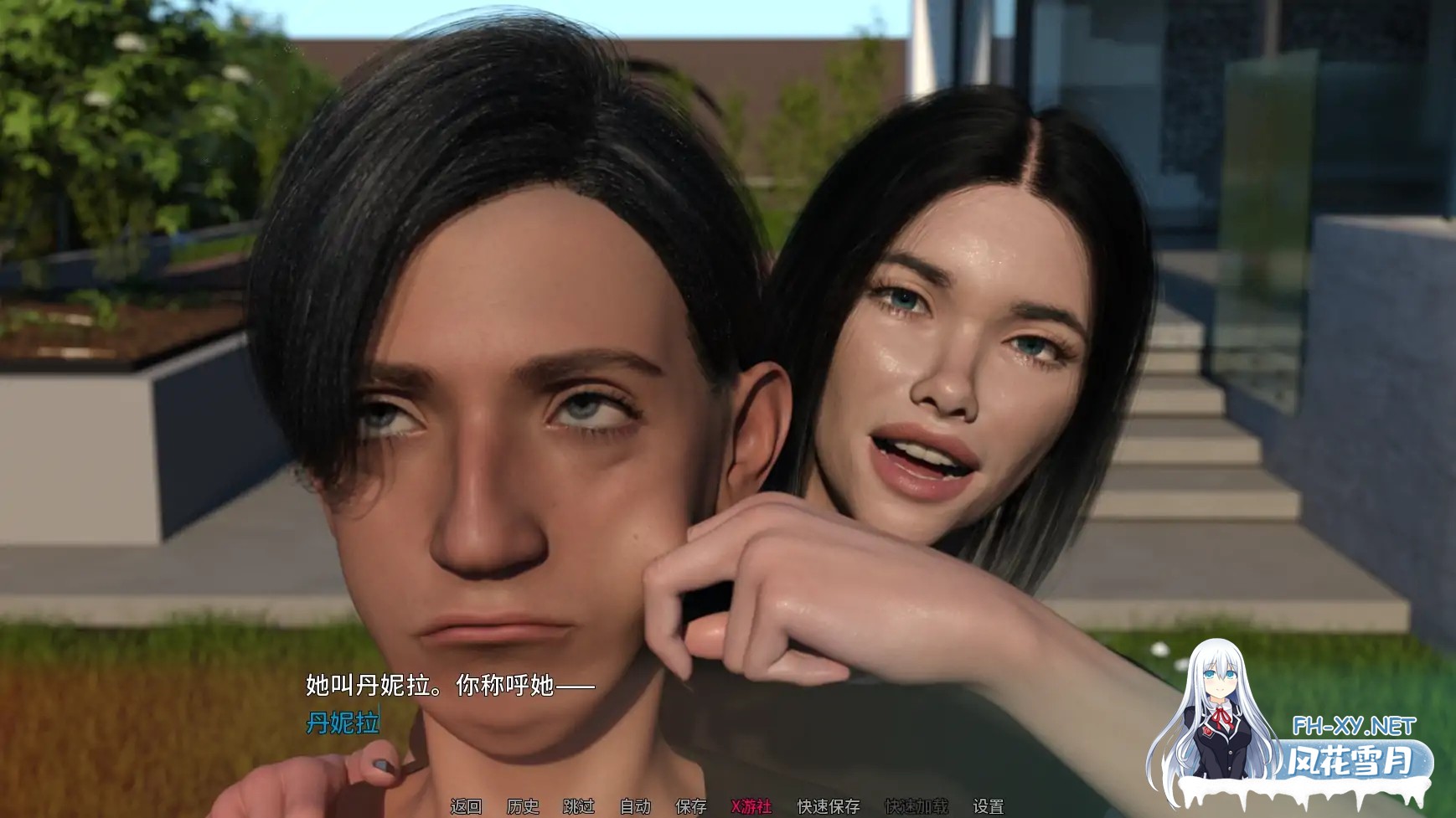The image size is (1456, 818).
Task: Perform a 快速保存 quick save
Action: pyautogui.click(x=829, y=807)
